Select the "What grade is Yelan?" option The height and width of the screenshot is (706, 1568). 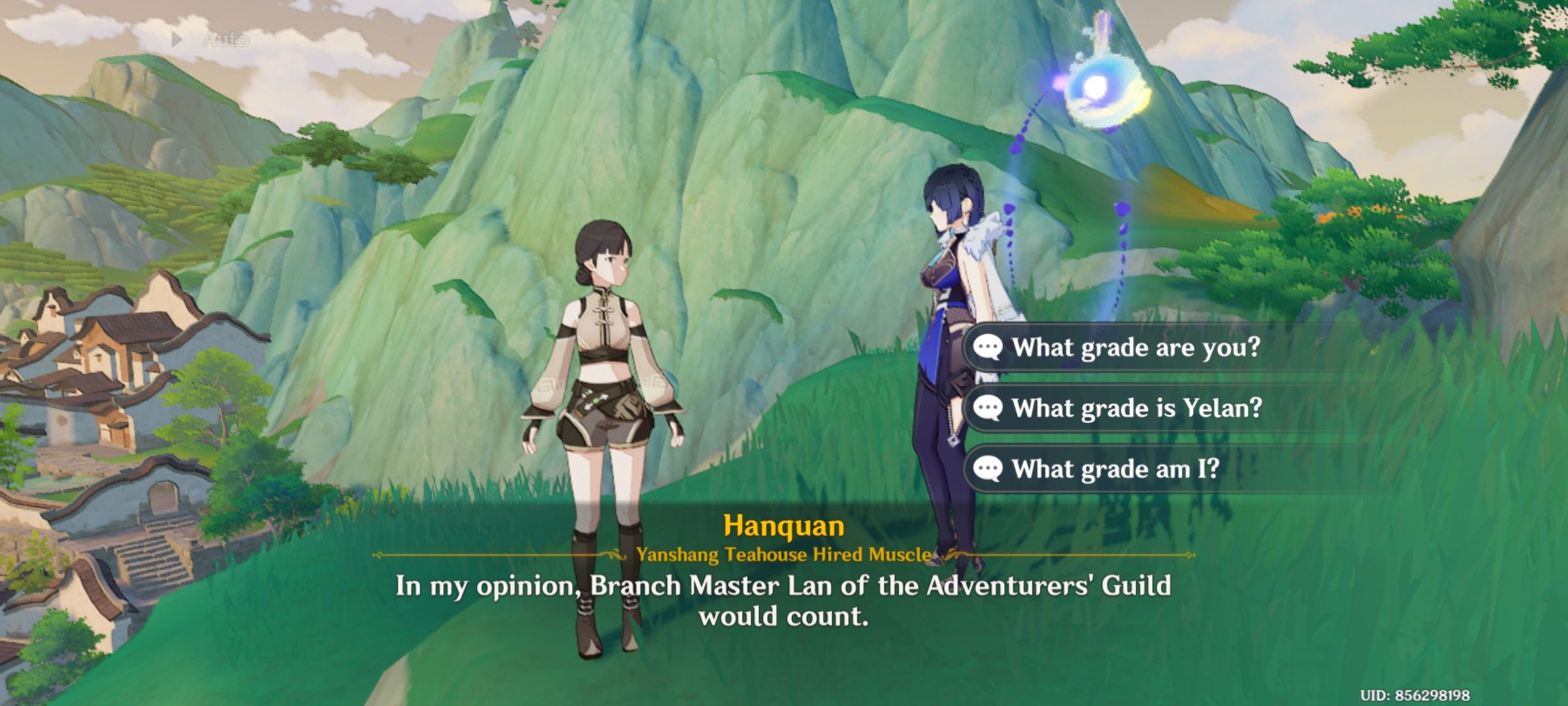coord(1137,408)
